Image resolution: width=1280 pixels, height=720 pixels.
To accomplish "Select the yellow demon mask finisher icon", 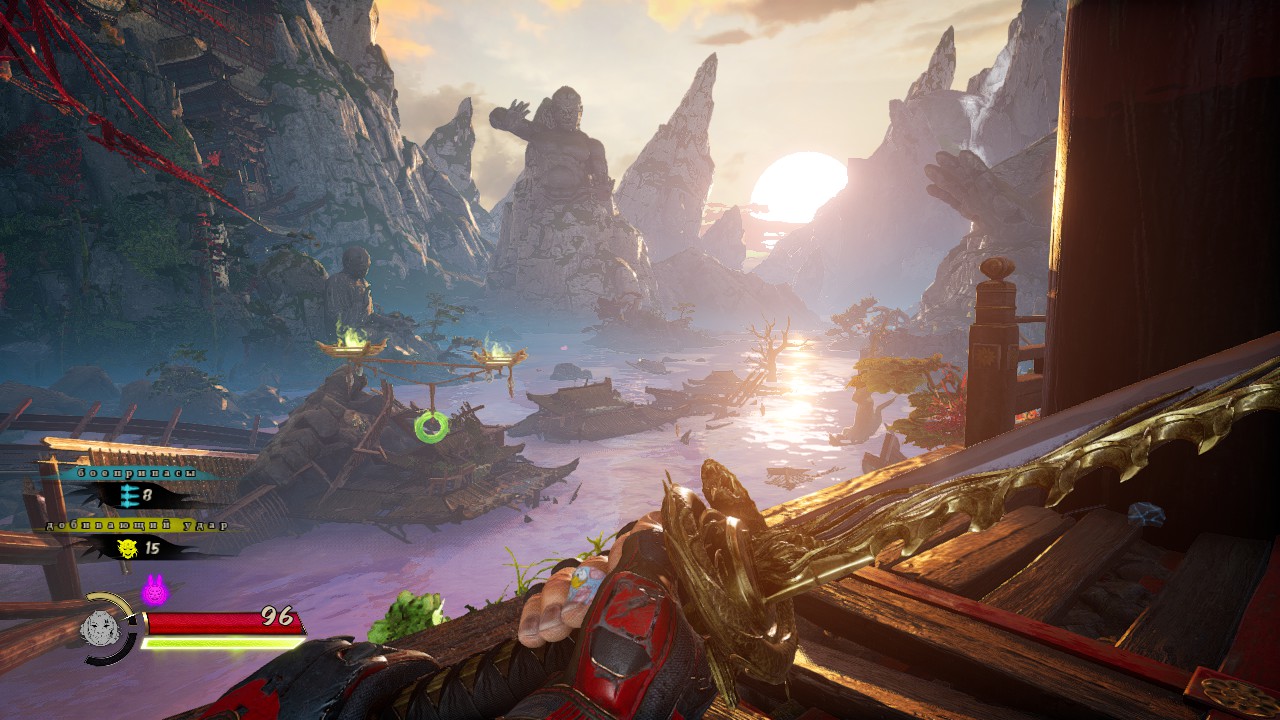I will click(127, 547).
